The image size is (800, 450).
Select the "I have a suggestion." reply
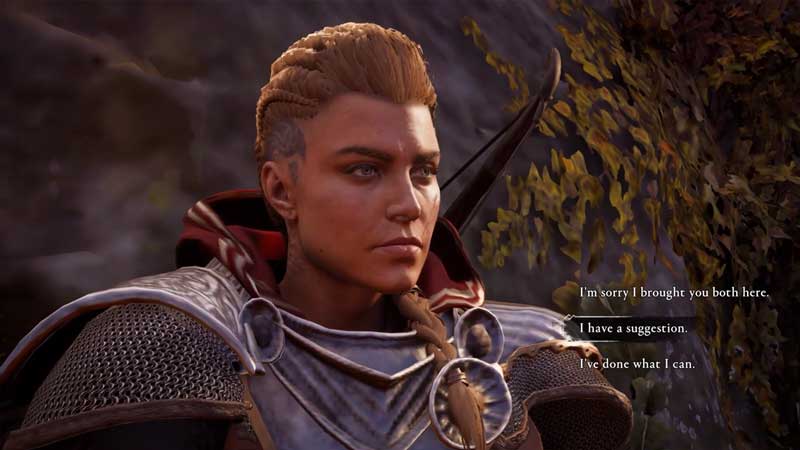point(630,327)
